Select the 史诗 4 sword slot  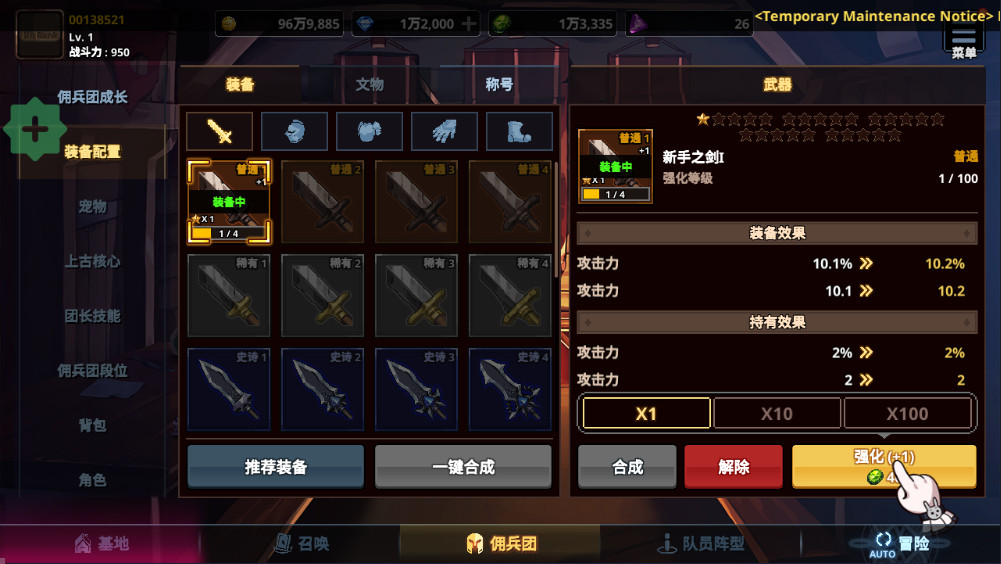pyautogui.click(x=511, y=388)
